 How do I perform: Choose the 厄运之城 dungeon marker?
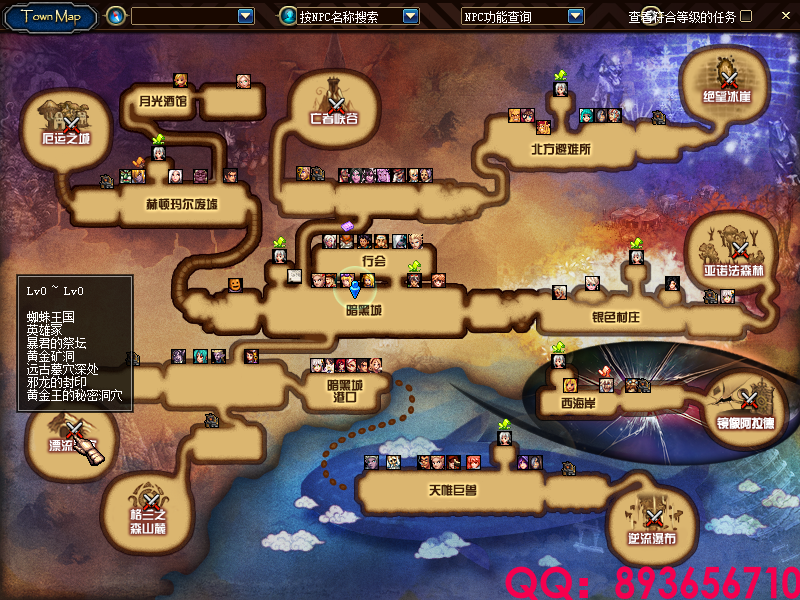(66, 124)
